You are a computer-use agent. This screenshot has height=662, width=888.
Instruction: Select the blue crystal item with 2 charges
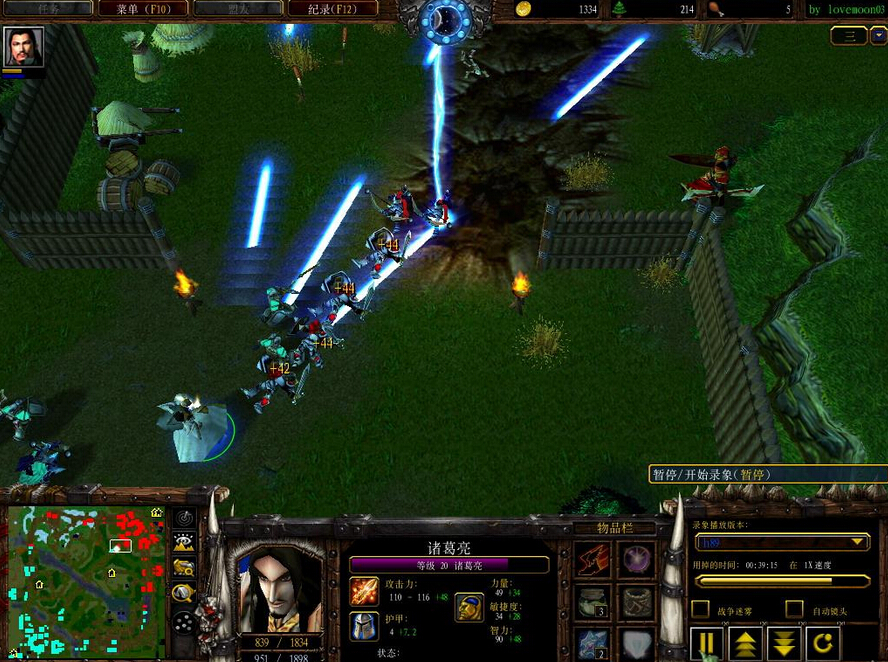coord(593,643)
